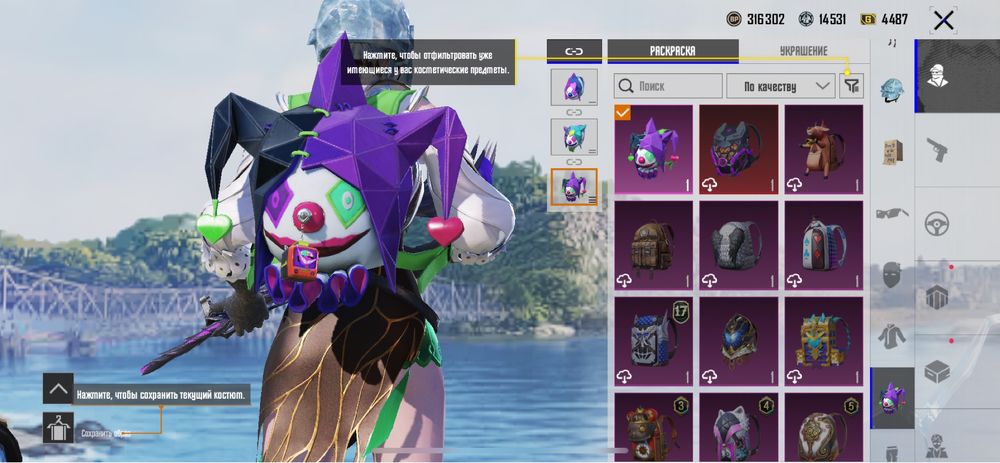
Task: Pick the gold and teal ornate backpack
Action: click(x=823, y=340)
